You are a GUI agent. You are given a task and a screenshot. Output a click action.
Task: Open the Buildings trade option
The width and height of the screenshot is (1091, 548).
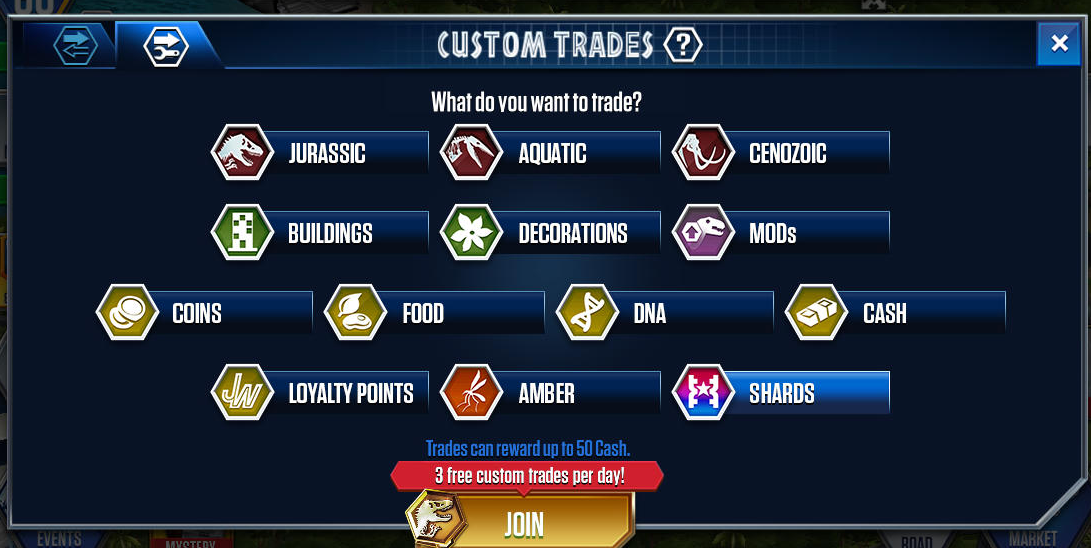pyautogui.click(x=320, y=233)
